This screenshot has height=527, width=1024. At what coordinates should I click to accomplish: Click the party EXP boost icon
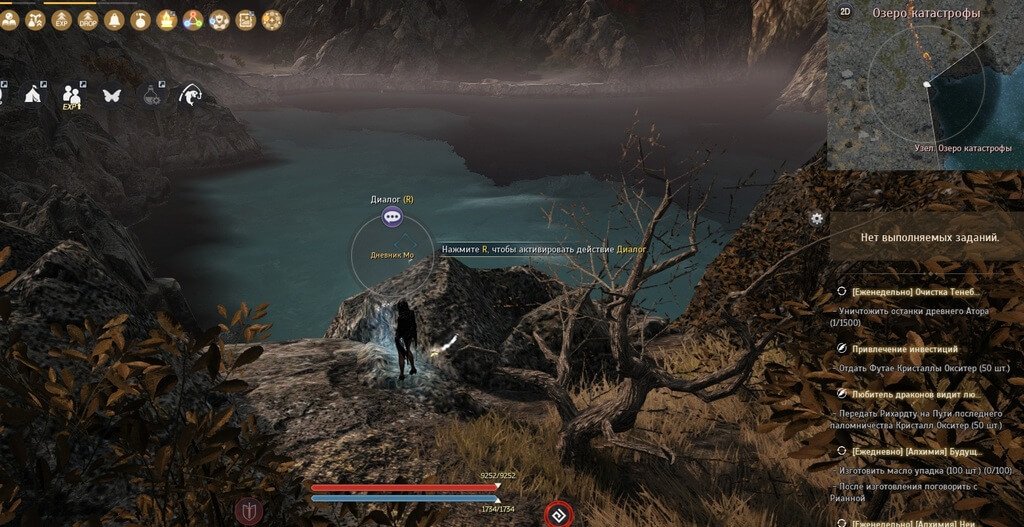[x=71, y=96]
